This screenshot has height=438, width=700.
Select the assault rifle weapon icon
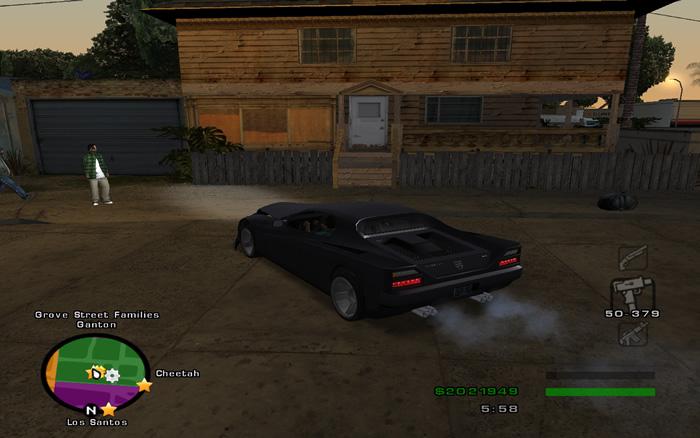click(632, 333)
